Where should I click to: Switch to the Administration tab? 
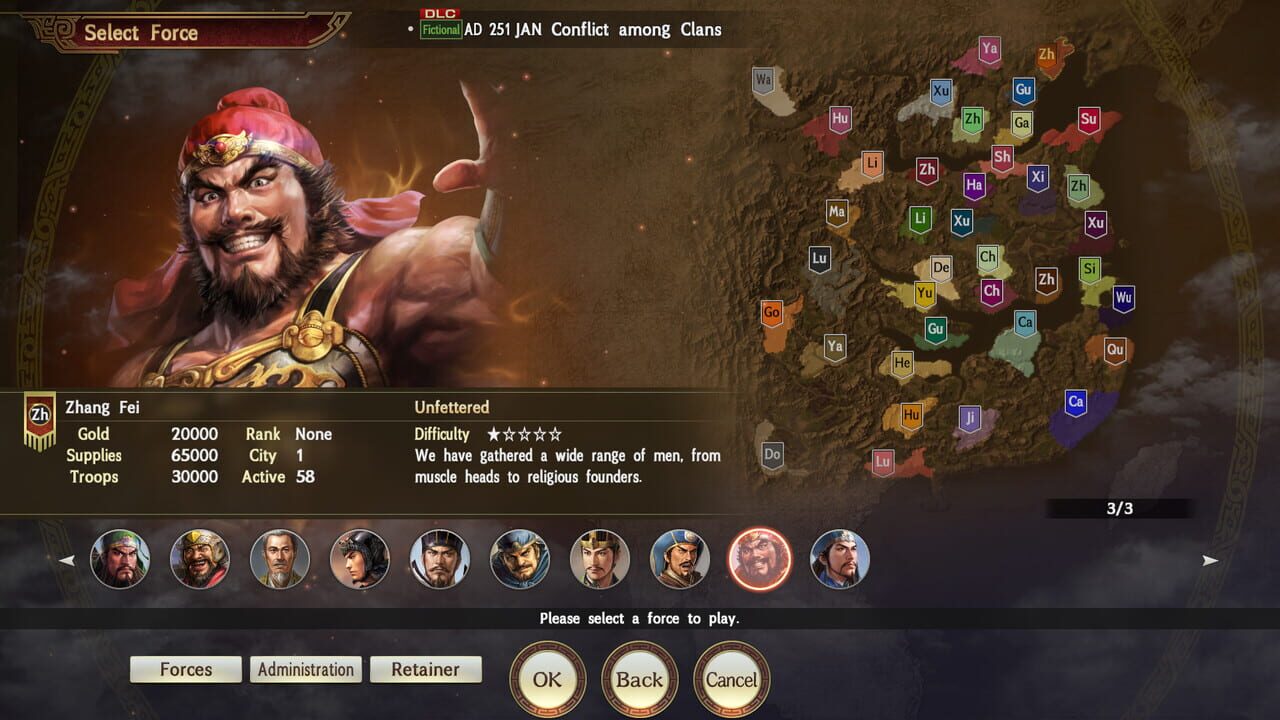[x=305, y=669]
